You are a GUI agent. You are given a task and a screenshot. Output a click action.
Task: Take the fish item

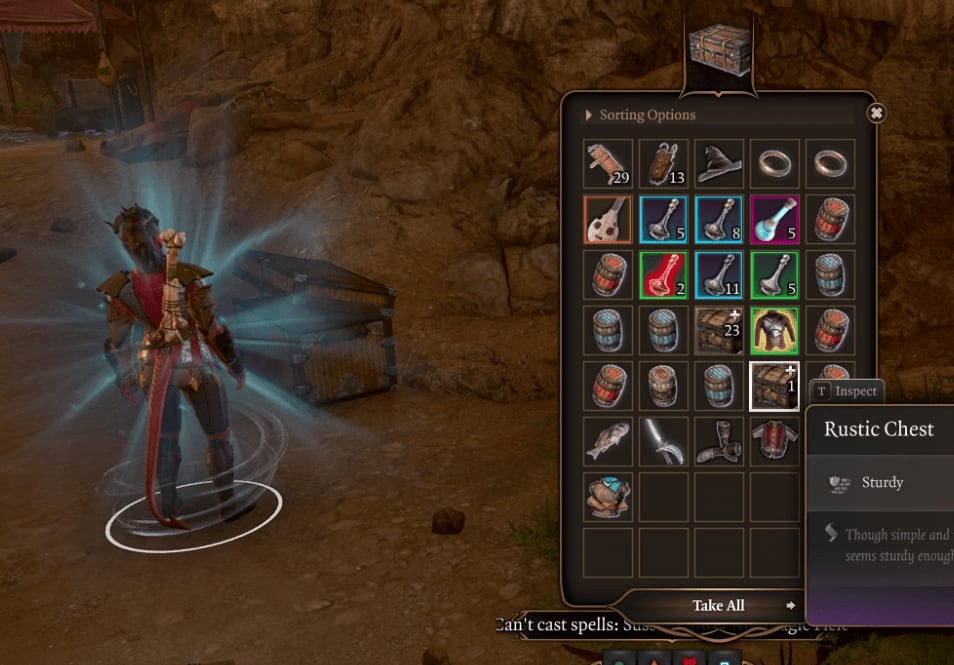609,441
